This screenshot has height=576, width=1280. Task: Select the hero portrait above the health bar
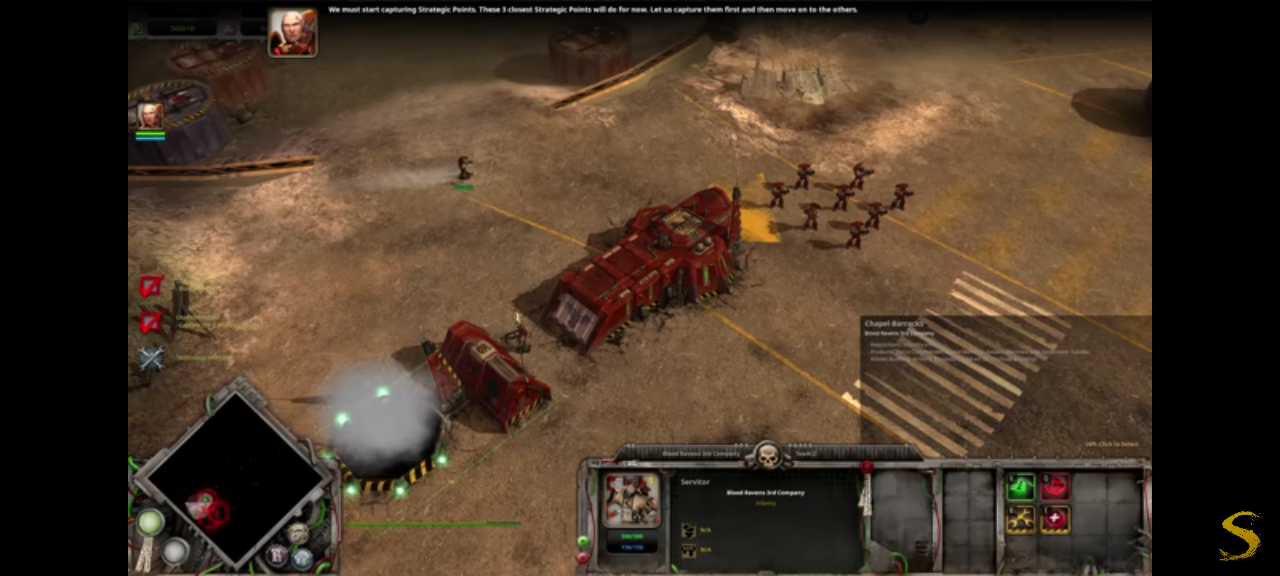click(x=150, y=115)
